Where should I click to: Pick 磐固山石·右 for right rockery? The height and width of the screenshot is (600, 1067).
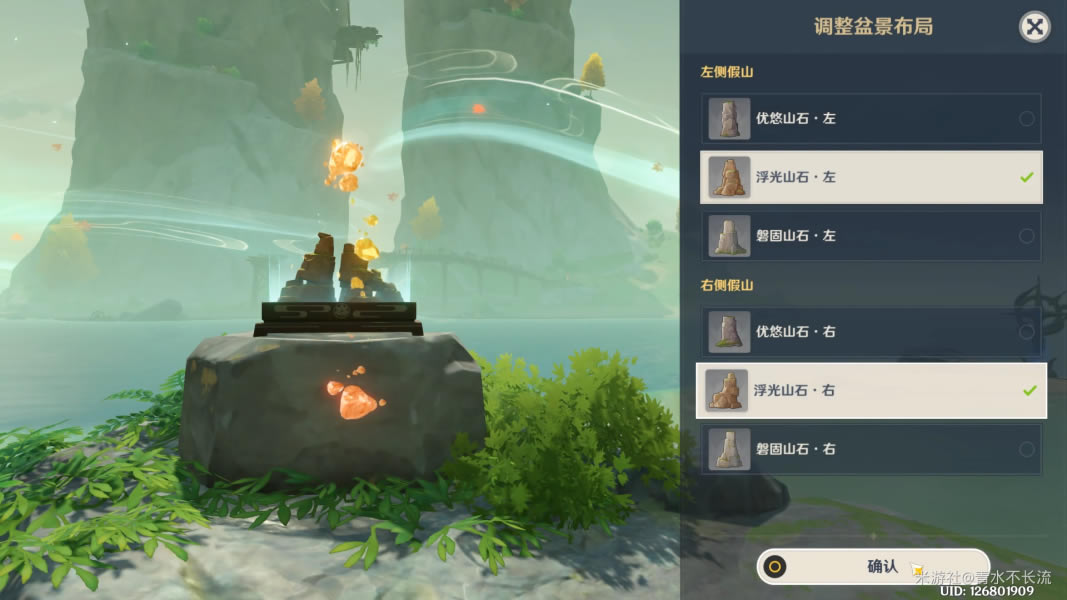[871, 449]
